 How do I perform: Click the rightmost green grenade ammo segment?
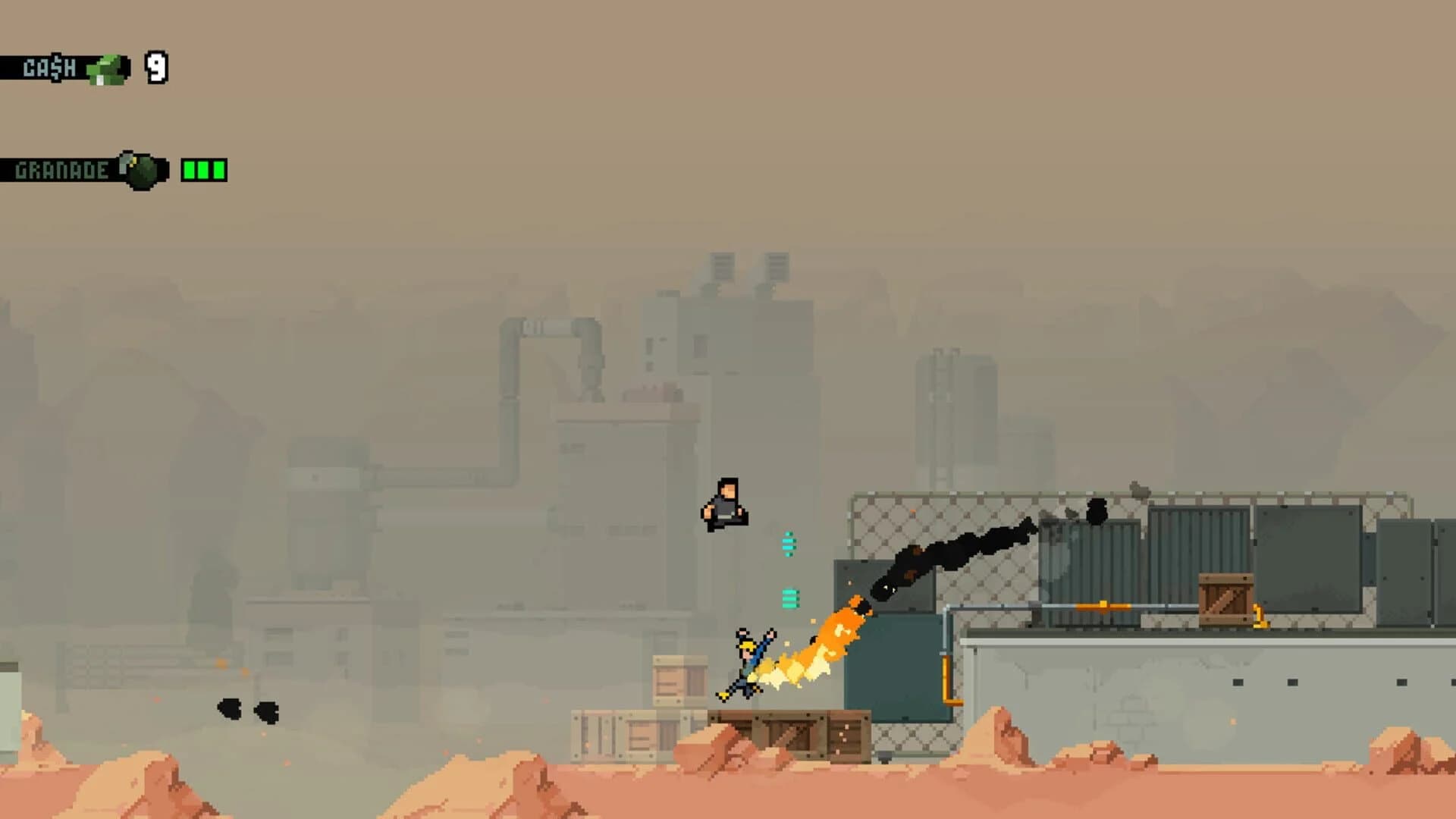pyautogui.click(x=217, y=170)
